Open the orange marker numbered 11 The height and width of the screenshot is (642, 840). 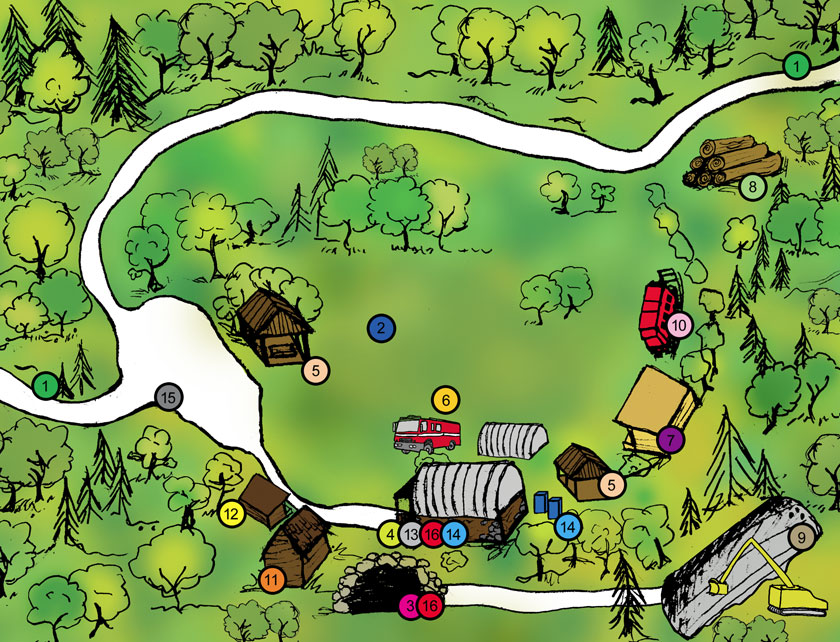272,578
